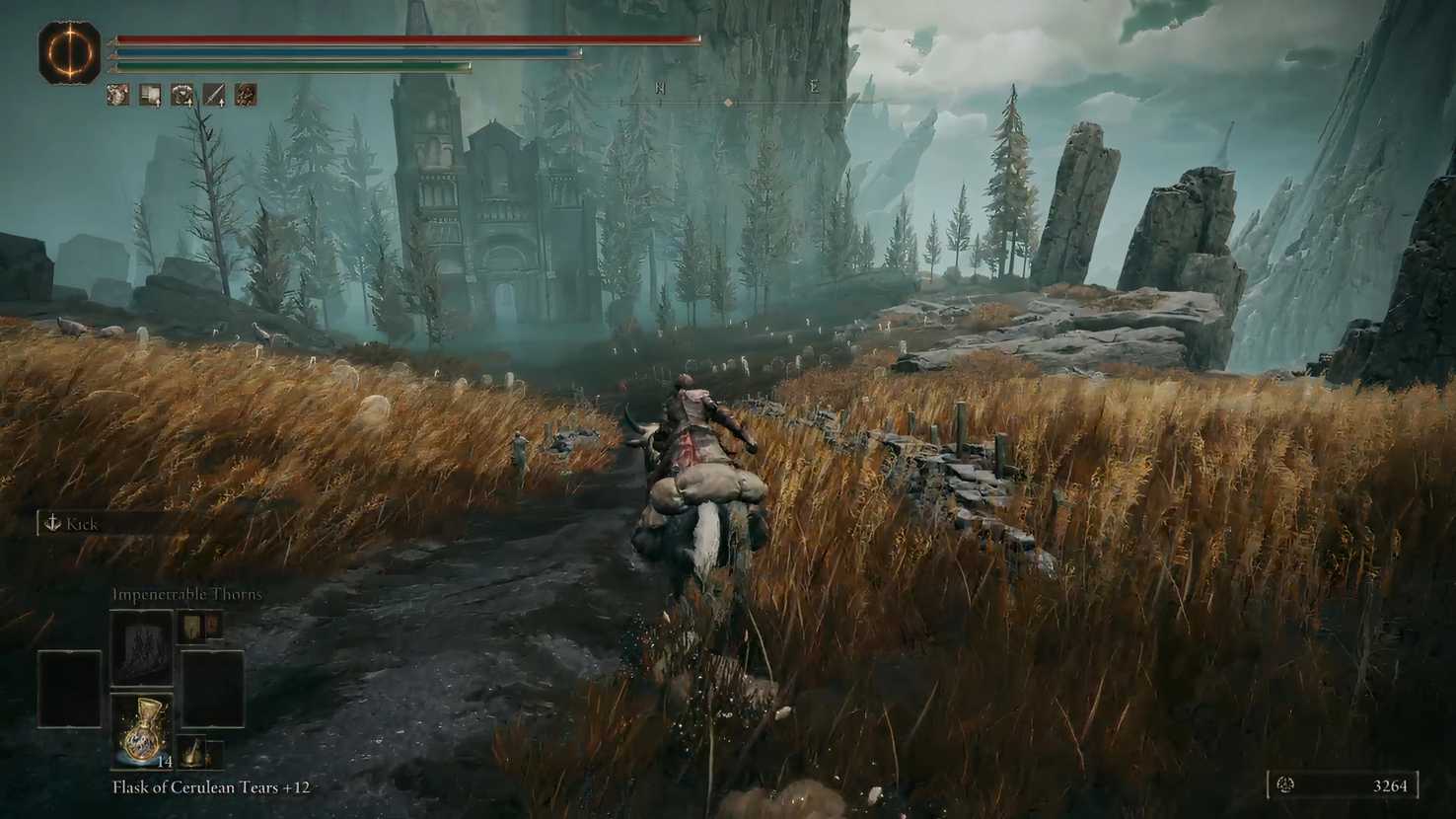The height and width of the screenshot is (819, 1456).
Task: Click the N marker on the compass
Action: click(659, 86)
